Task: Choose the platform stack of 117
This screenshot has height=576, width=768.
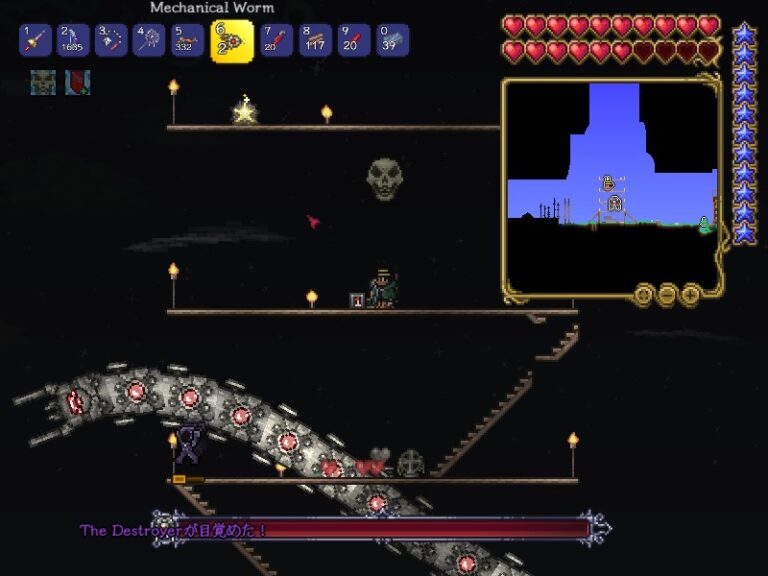Action: coord(315,40)
